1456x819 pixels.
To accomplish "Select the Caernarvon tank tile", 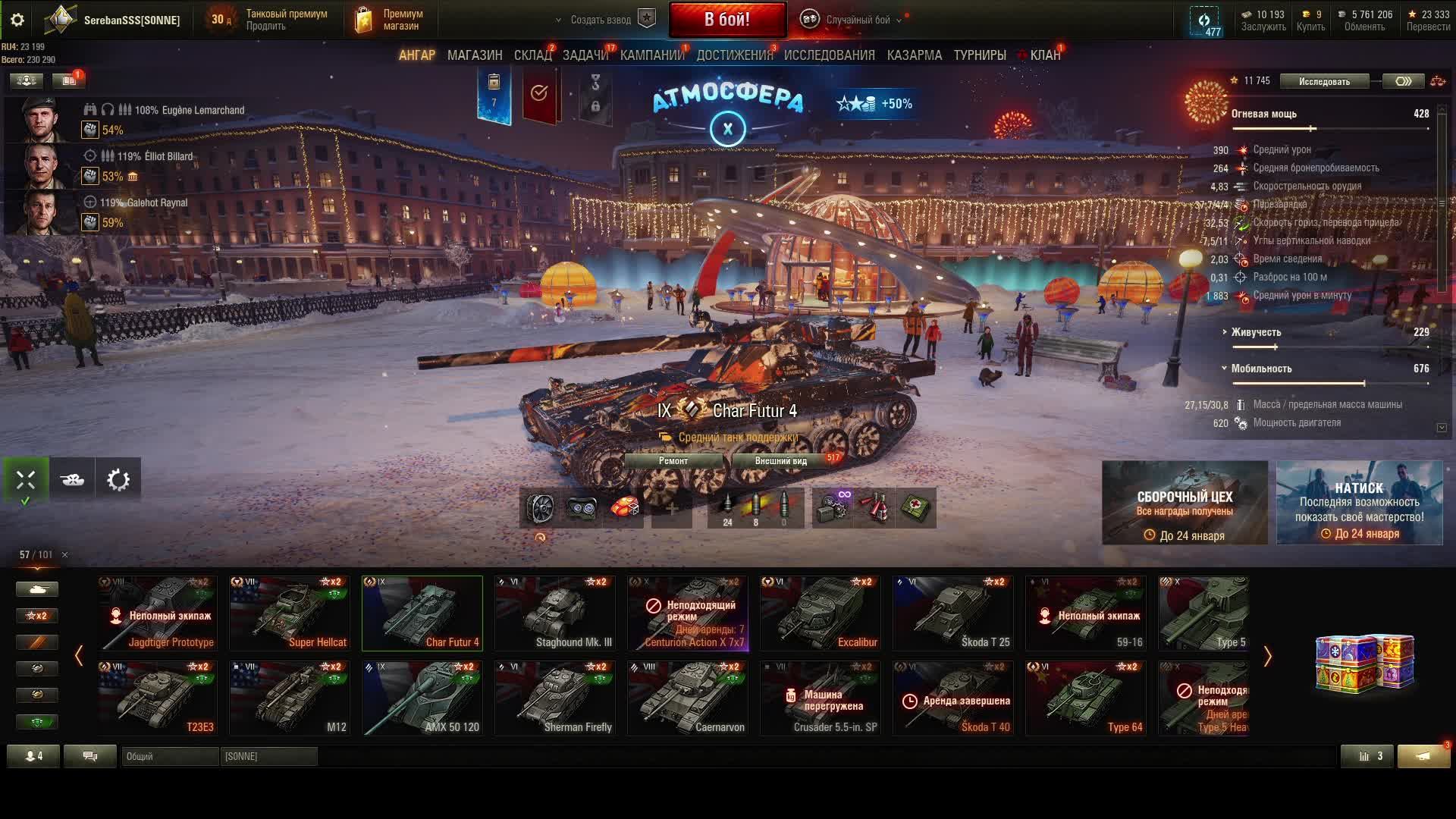I will 688,698.
